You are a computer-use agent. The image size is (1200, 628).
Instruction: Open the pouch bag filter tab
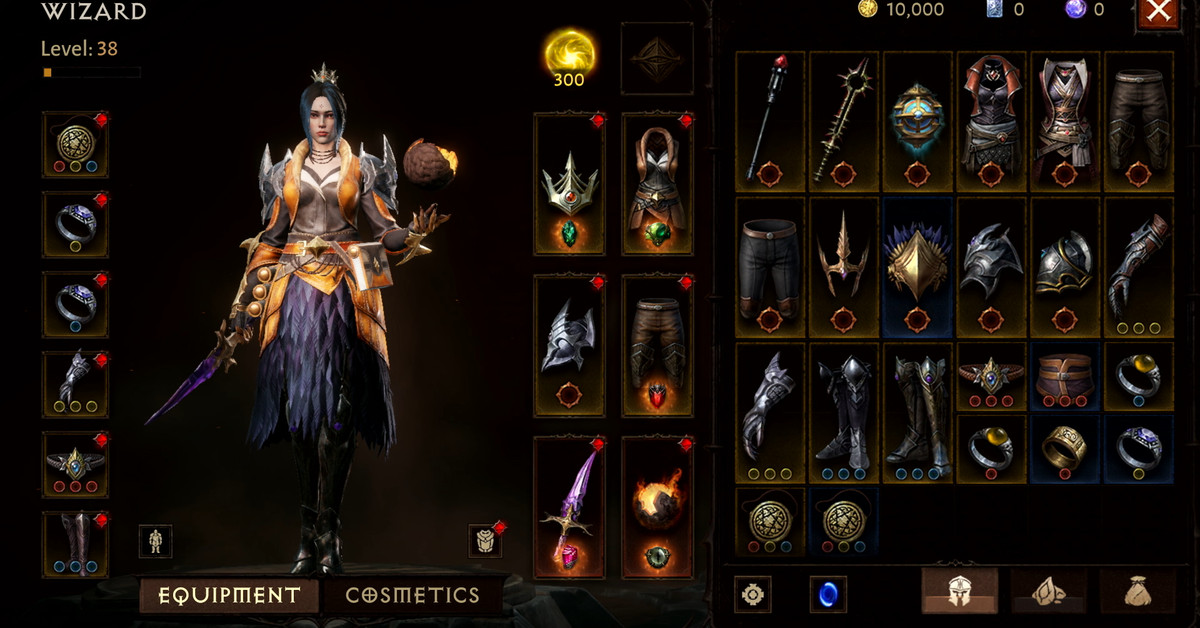[x=1137, y=592]
